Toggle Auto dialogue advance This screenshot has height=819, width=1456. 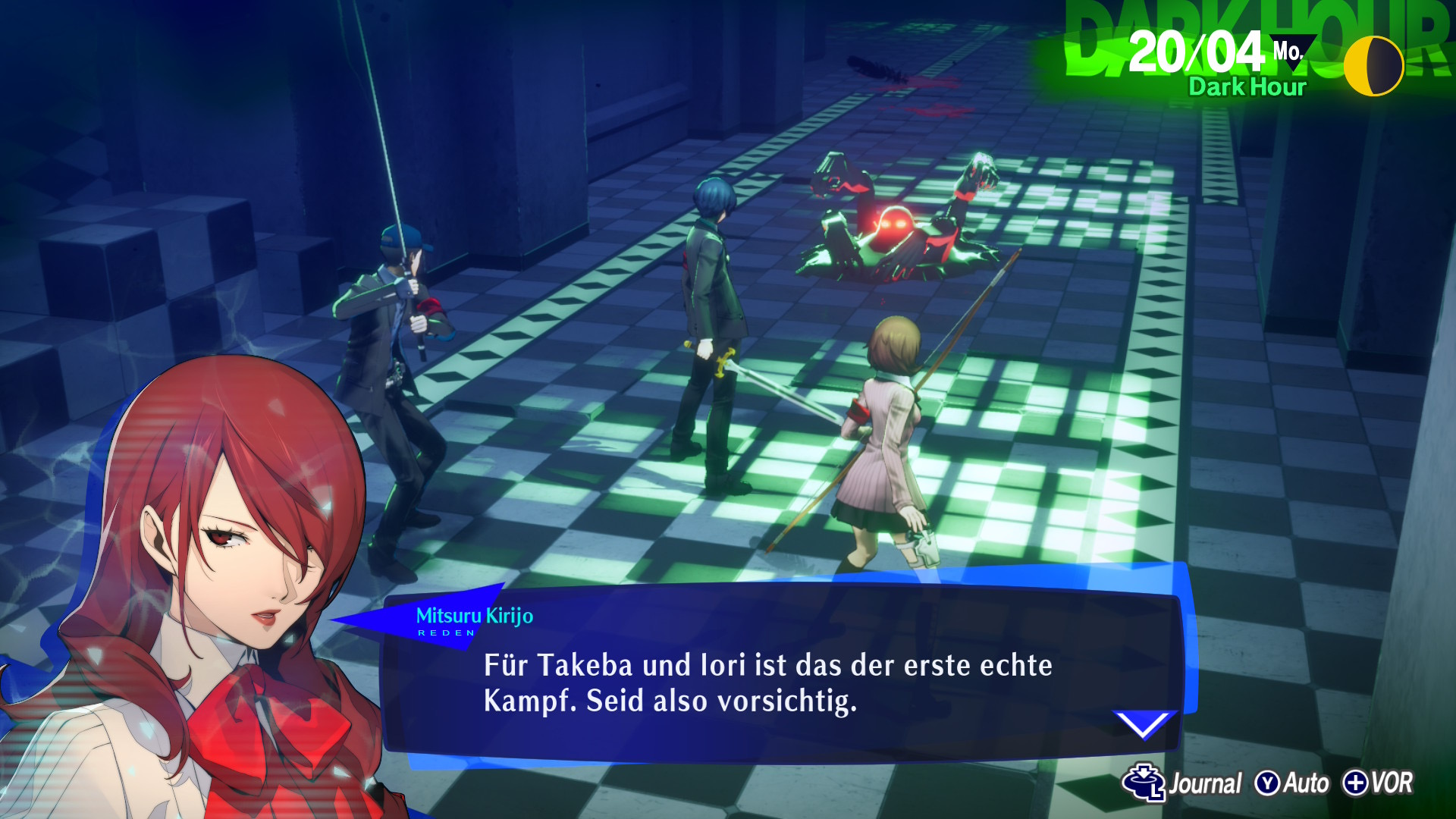click(x=1291, y=783)
